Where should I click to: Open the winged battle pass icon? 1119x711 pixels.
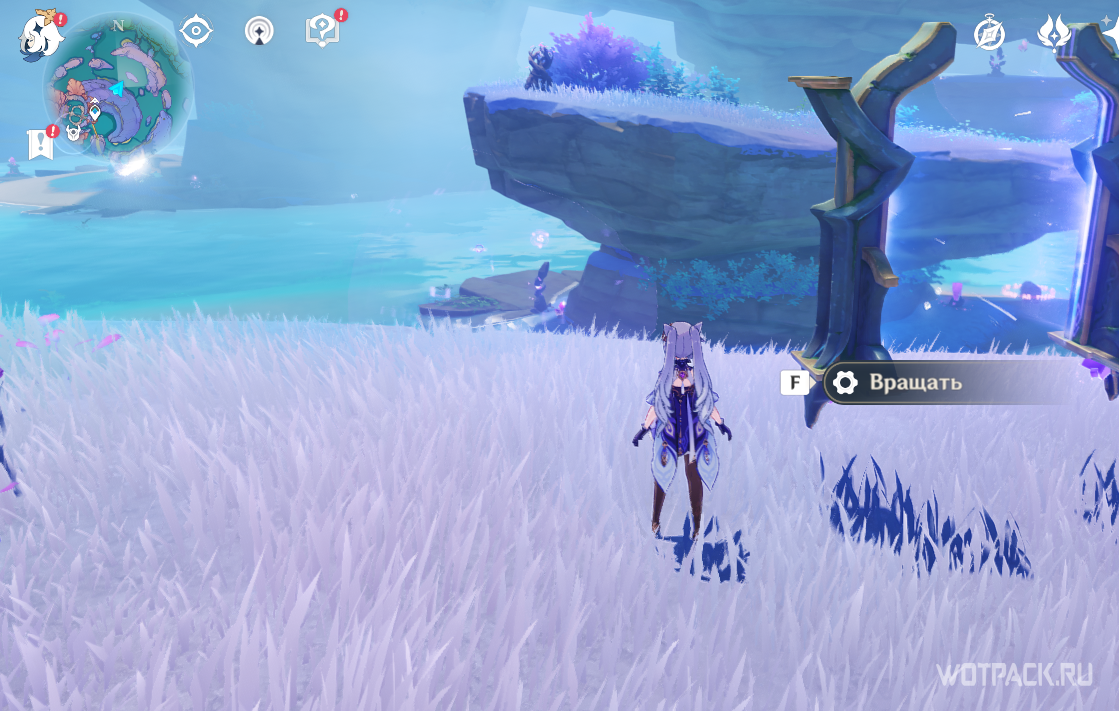click(1054, 33)
